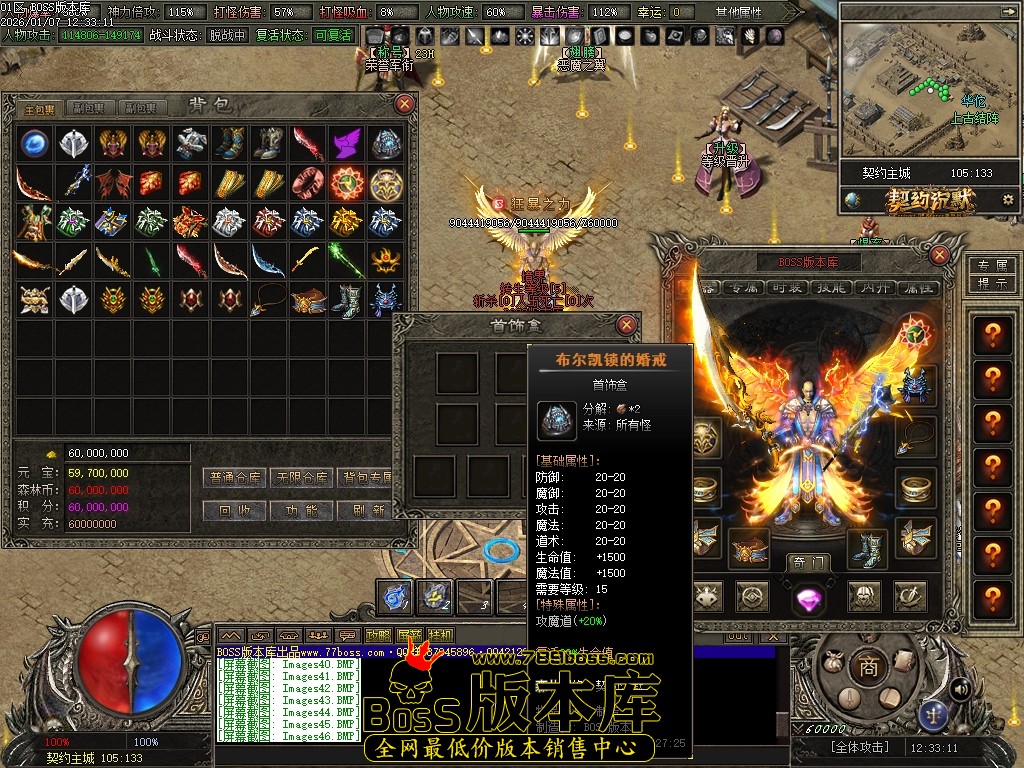
Task: Select the purple gem 奇门 slot
Action: tap(807, 598)
